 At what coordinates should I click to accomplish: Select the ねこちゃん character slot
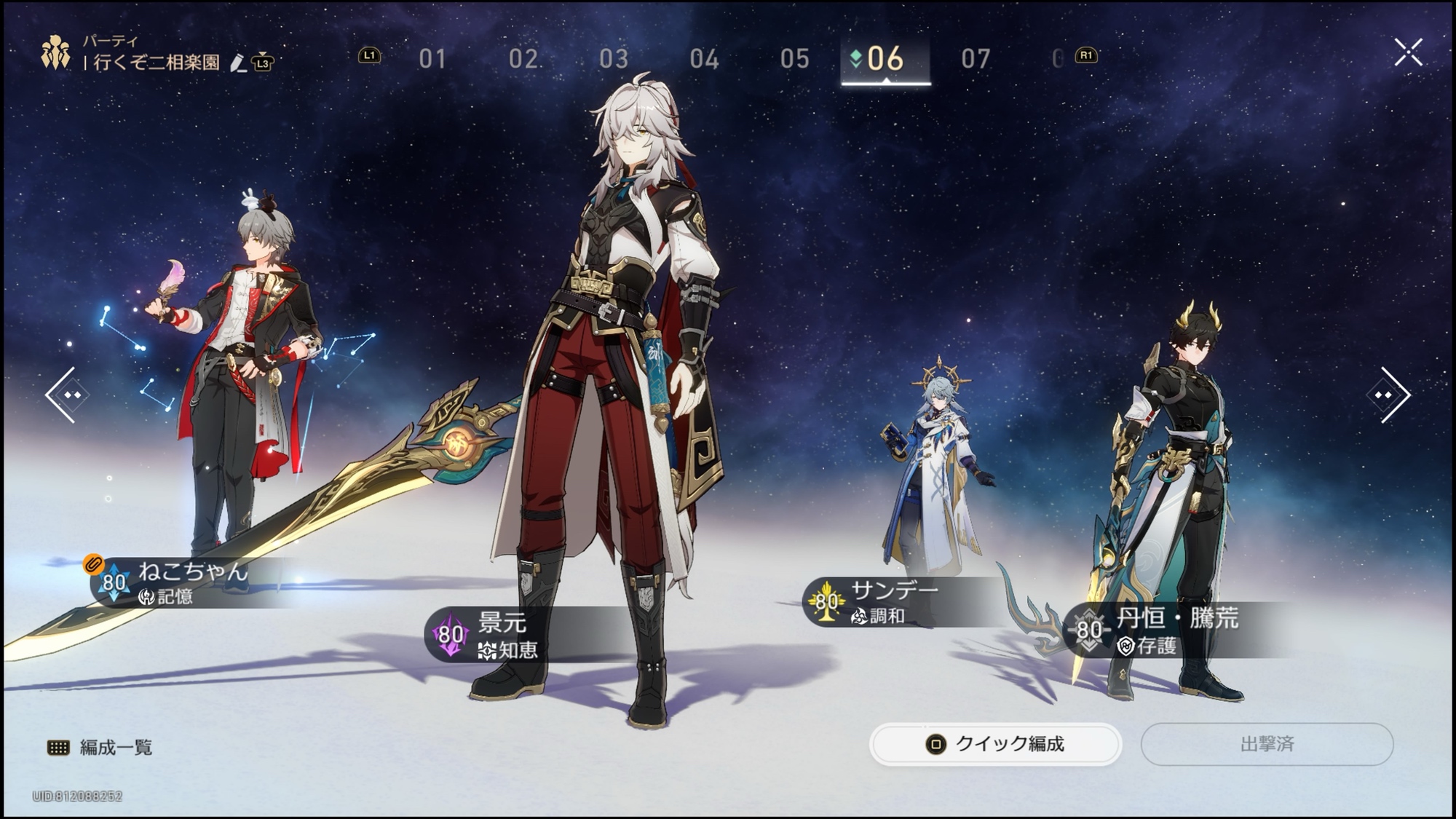[x=193, y=582]
